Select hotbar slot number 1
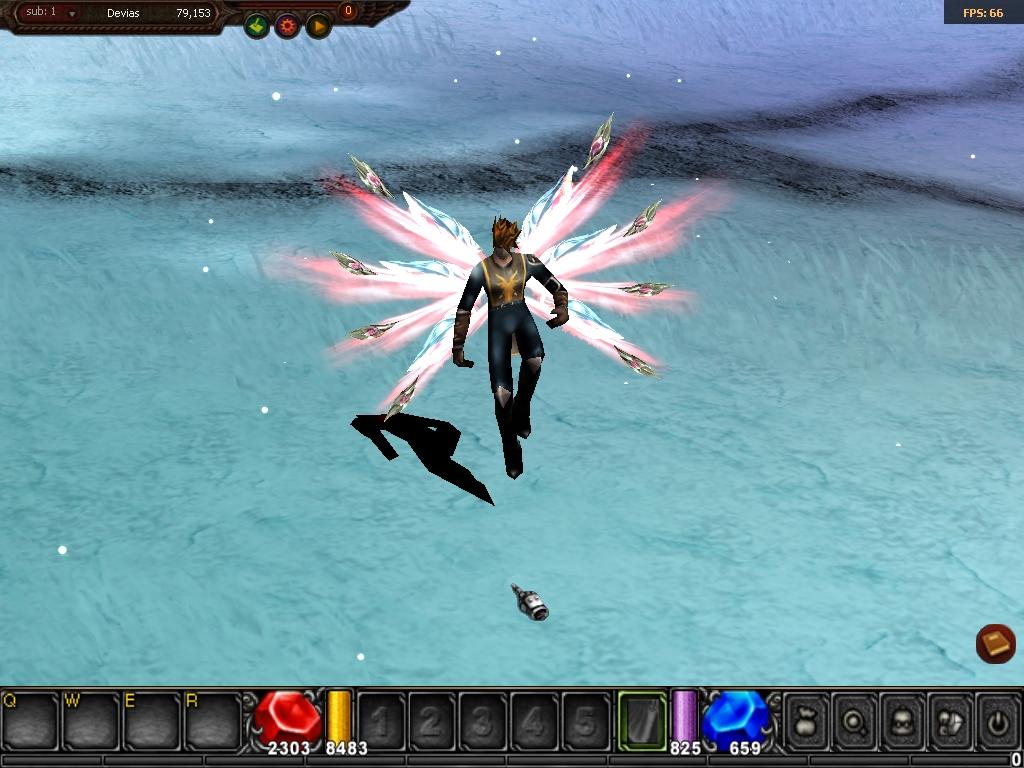The width and height of the screenshot is (1024, 768). click(380, 720)
